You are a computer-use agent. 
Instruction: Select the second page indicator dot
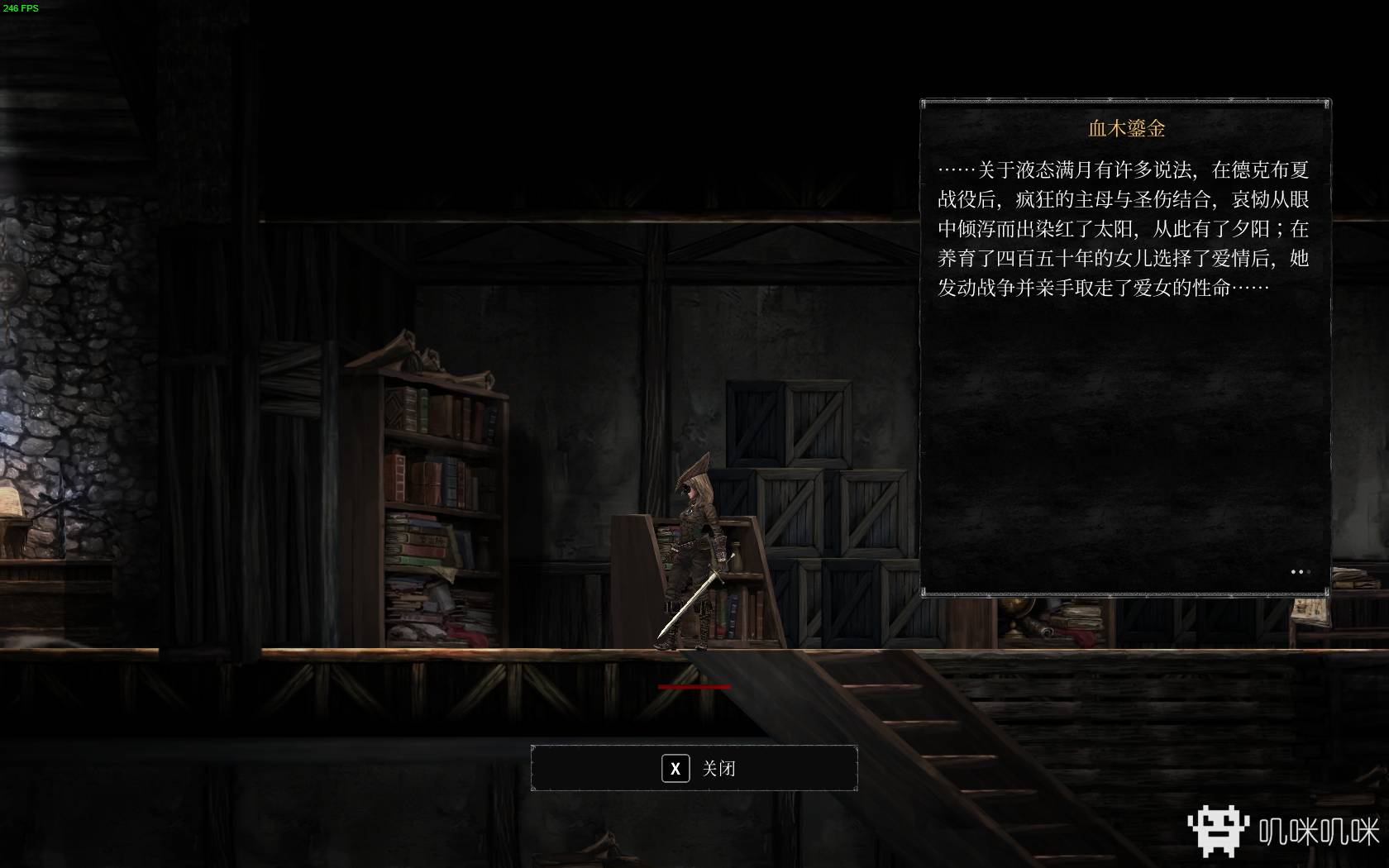click(x=1301, y=572)
